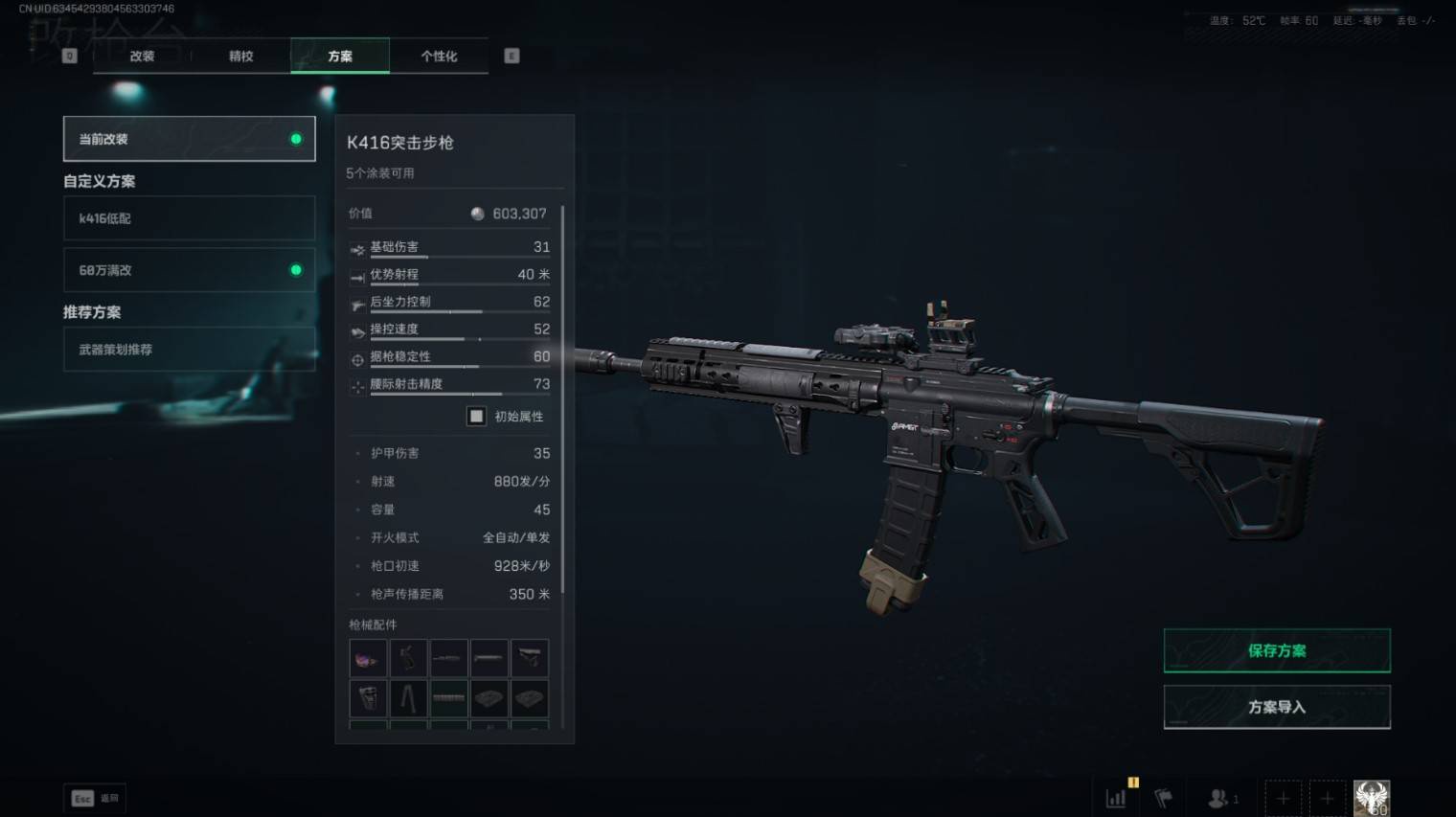The image size is (1456, 817).
Task: Select the 方案 tab
Action: click(340, 57)
